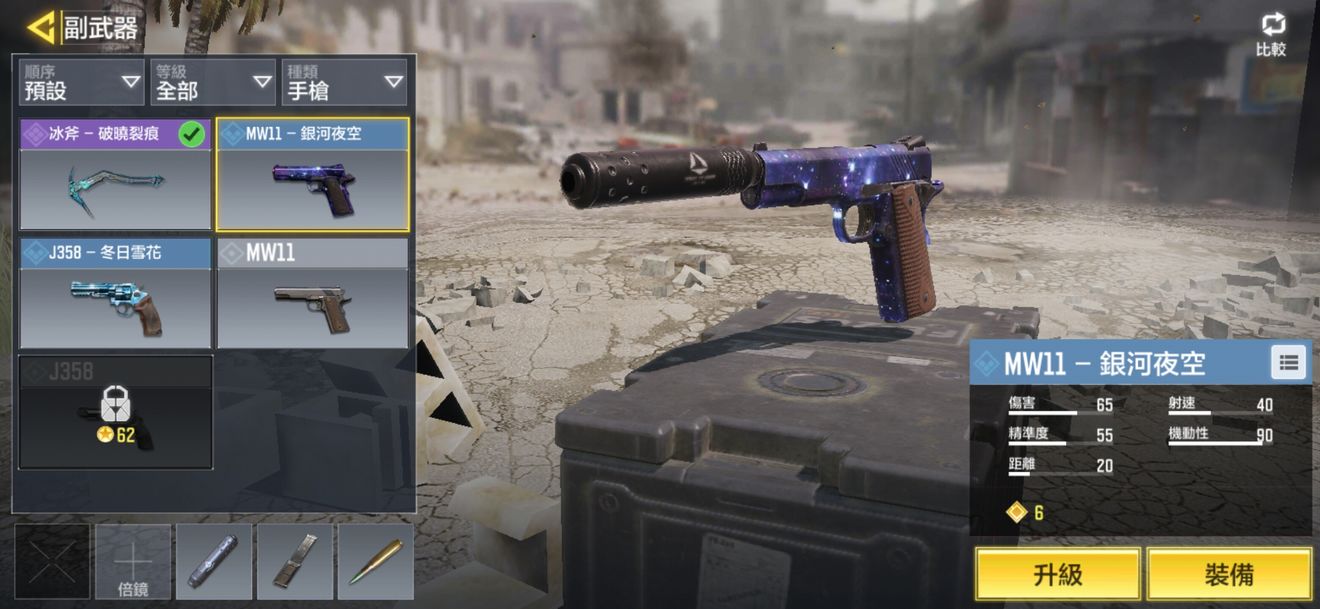
Task: Select the 冰斧 - 破曉裂痕 ice axe
Action: tap(115, 175)
